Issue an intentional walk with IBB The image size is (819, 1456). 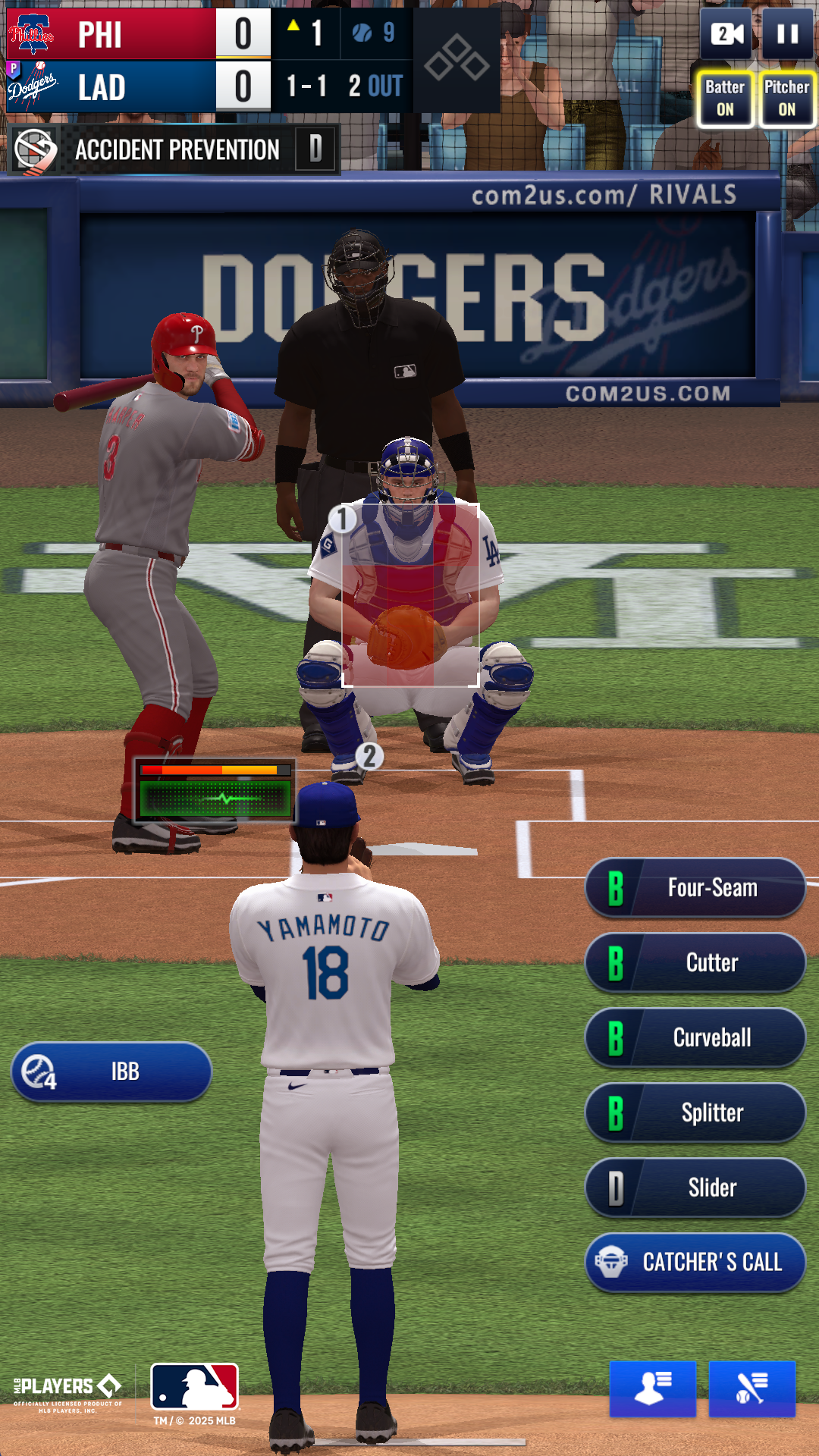tap(111, 1072)
